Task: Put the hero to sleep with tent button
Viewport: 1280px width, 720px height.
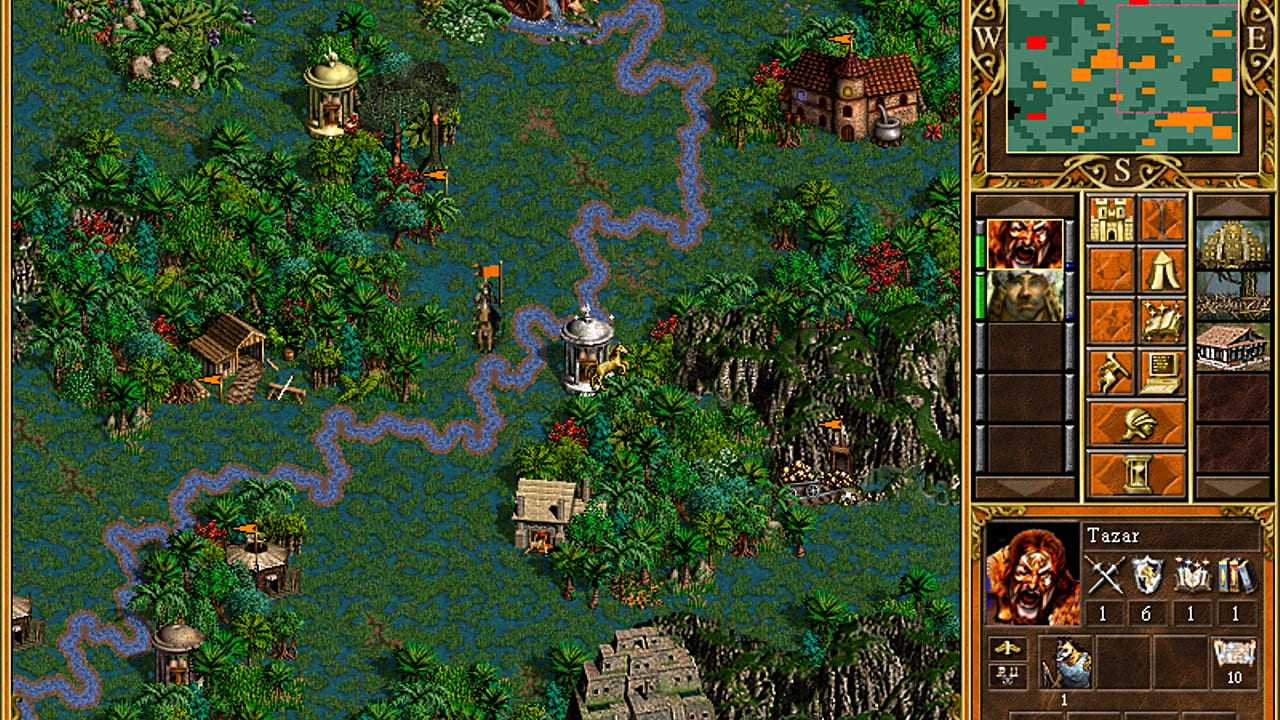Action: pos(1162,270)
